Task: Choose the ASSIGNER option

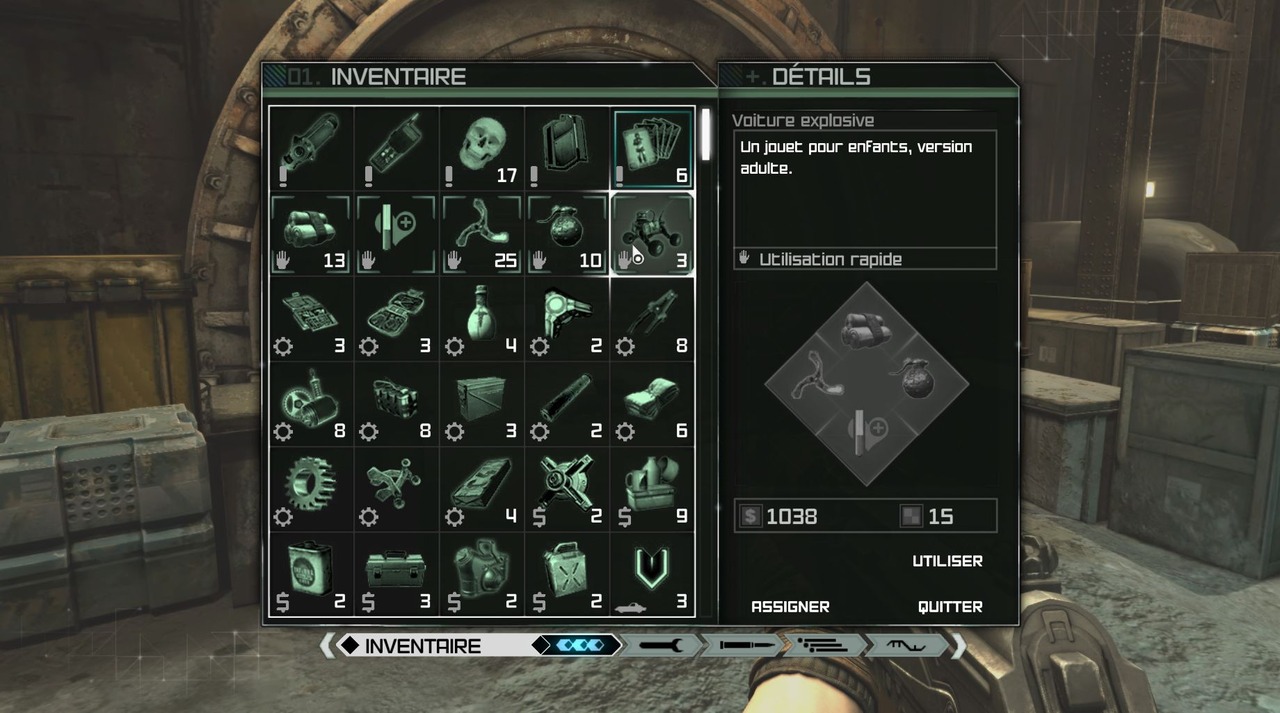Action: (x=790, y=607)
